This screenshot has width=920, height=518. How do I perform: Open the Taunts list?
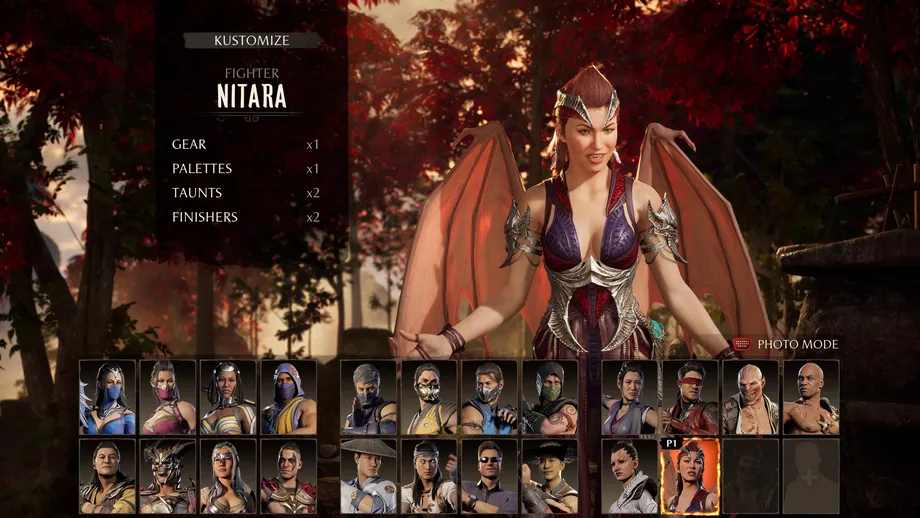pyautogui.click(x=197, y=193)
